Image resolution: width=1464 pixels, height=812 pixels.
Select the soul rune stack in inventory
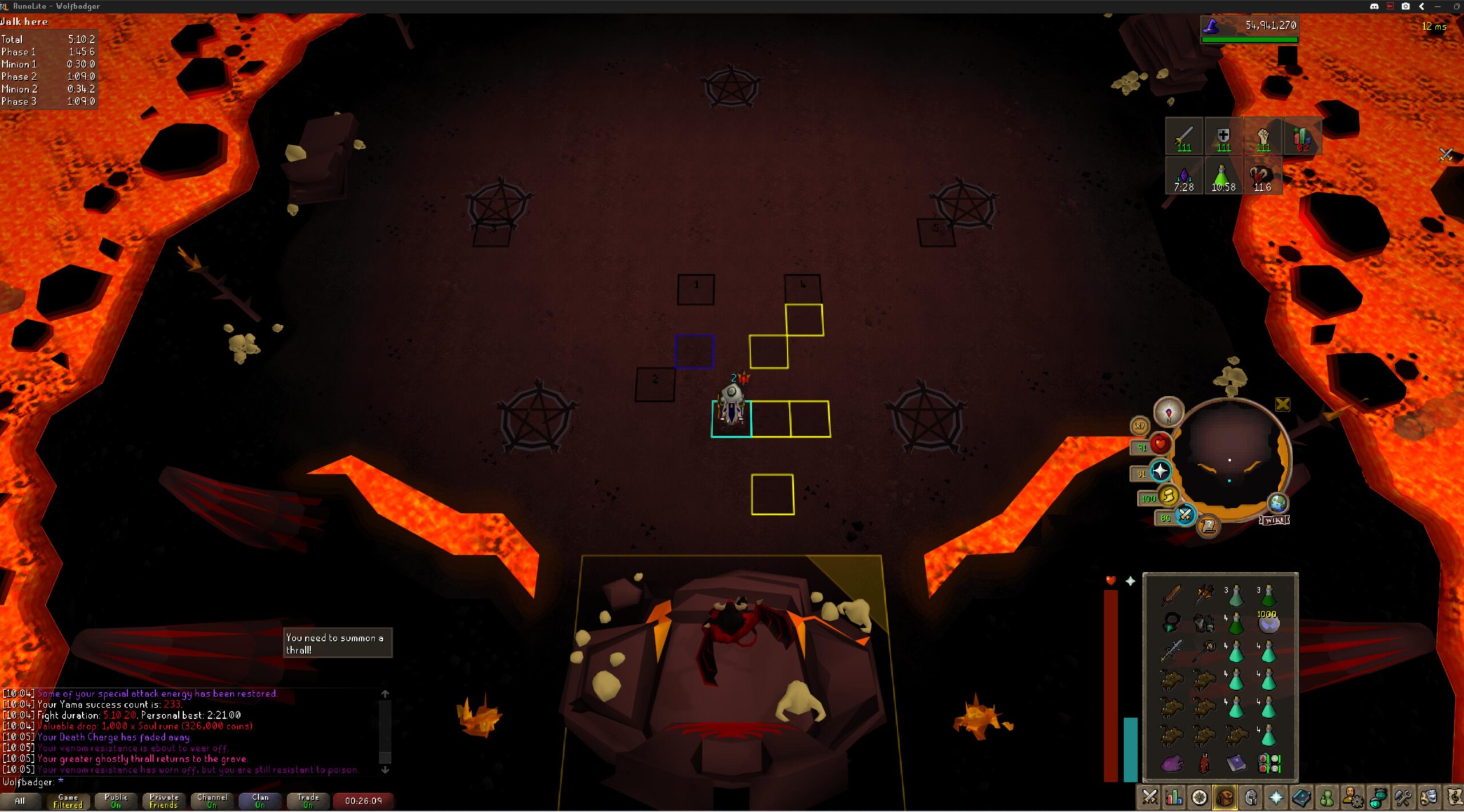tap(1268, 622)
